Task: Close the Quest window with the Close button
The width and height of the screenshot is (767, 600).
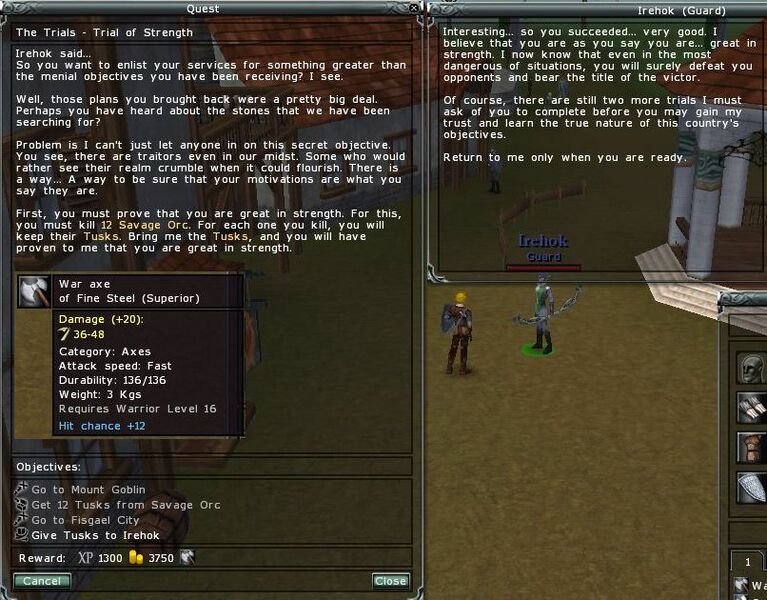Action: pyautogui.click(x=390, y=581)
